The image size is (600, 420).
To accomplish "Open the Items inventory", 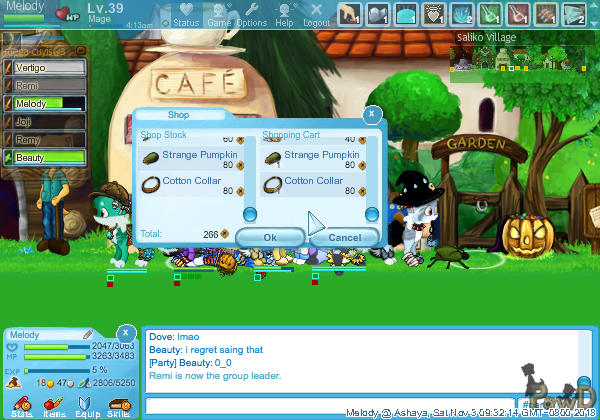I will coord(54,406).
